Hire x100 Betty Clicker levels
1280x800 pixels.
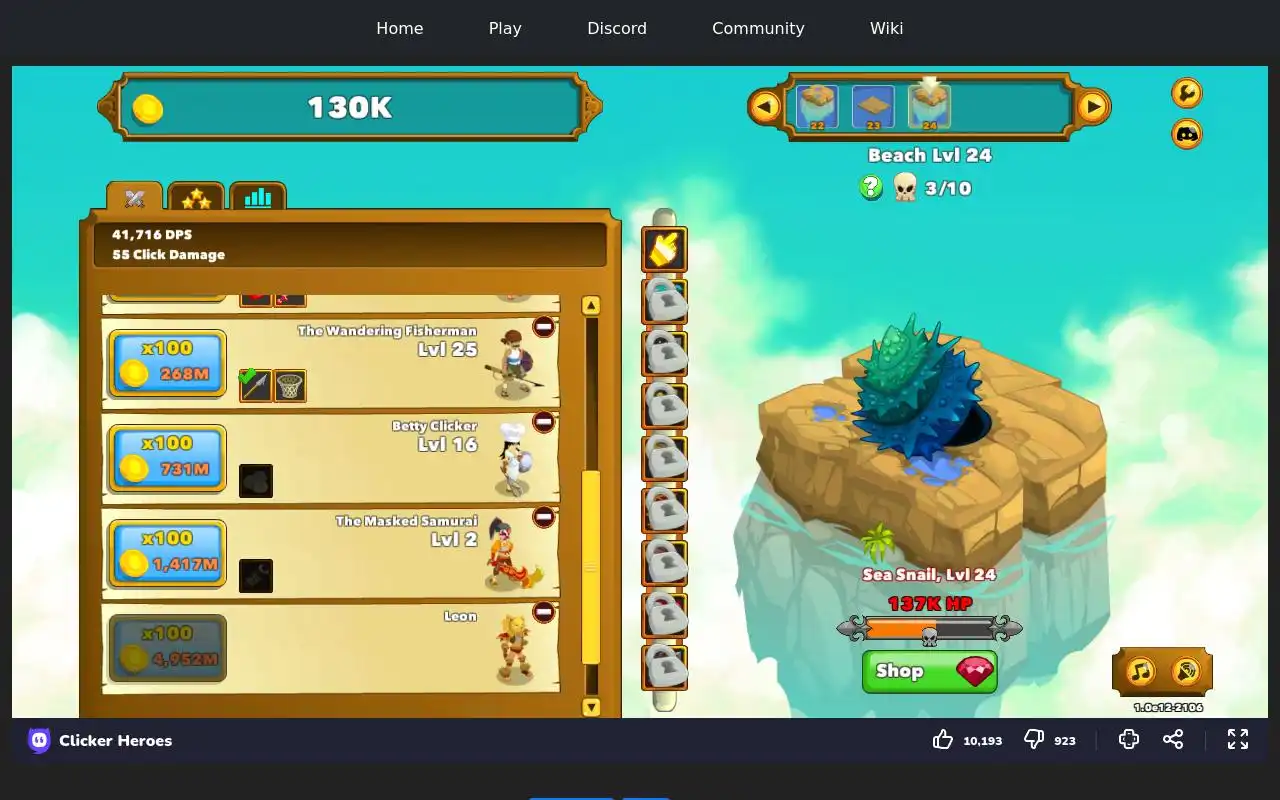(167, 457)
